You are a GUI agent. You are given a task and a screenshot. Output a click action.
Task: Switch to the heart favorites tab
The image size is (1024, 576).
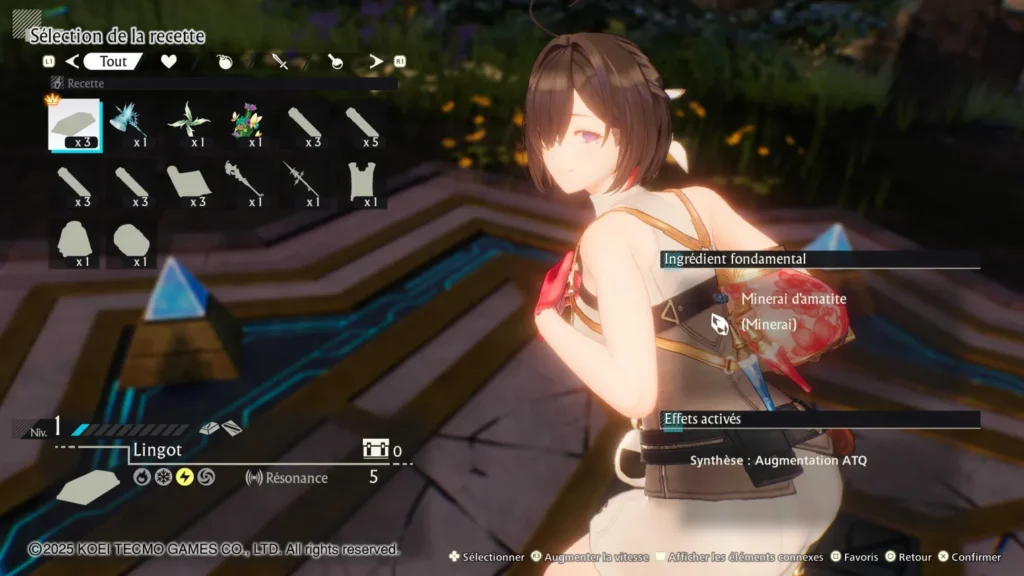[169, 62]
